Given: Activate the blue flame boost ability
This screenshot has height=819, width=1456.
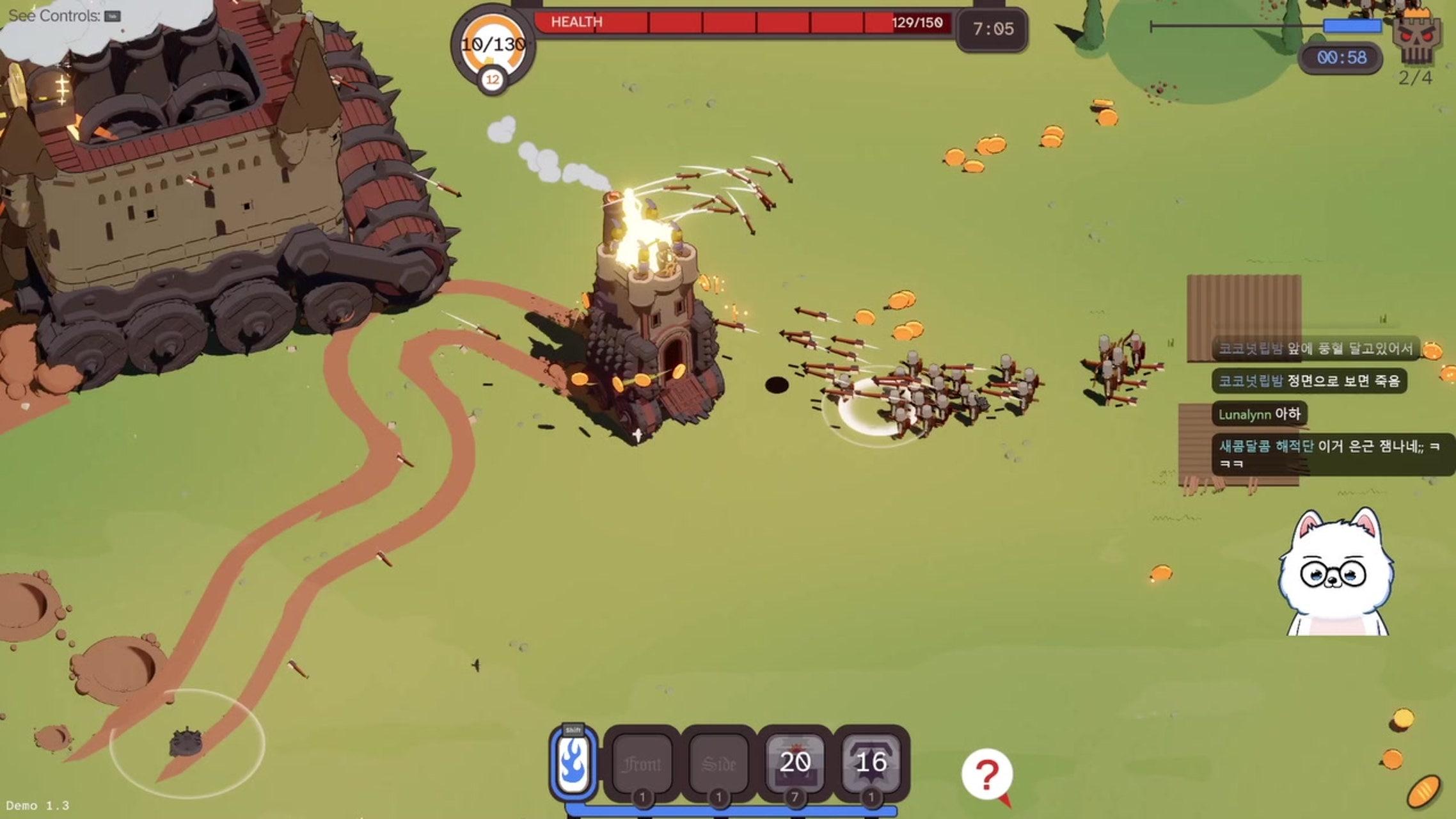Looking at the screenshot, I should tap(573, 763).
